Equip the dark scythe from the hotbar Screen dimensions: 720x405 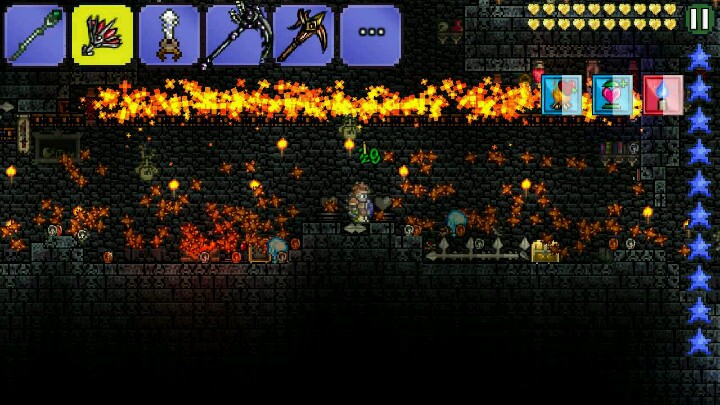[236, 35]
